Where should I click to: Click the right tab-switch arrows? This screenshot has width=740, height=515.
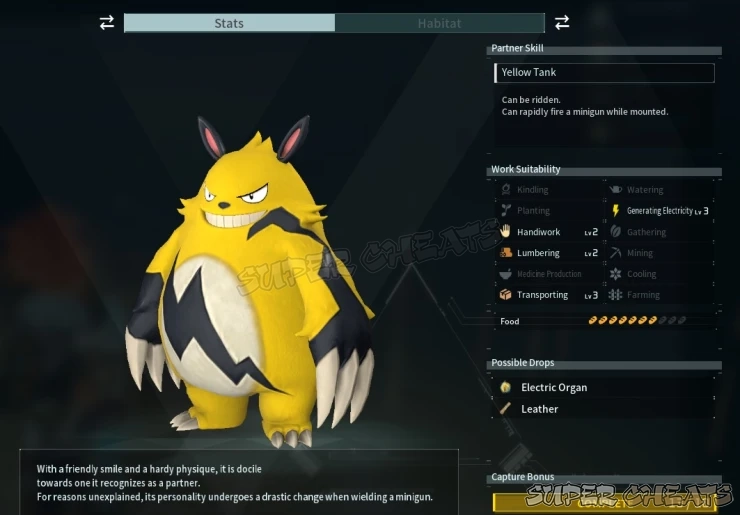coord(562,22)
